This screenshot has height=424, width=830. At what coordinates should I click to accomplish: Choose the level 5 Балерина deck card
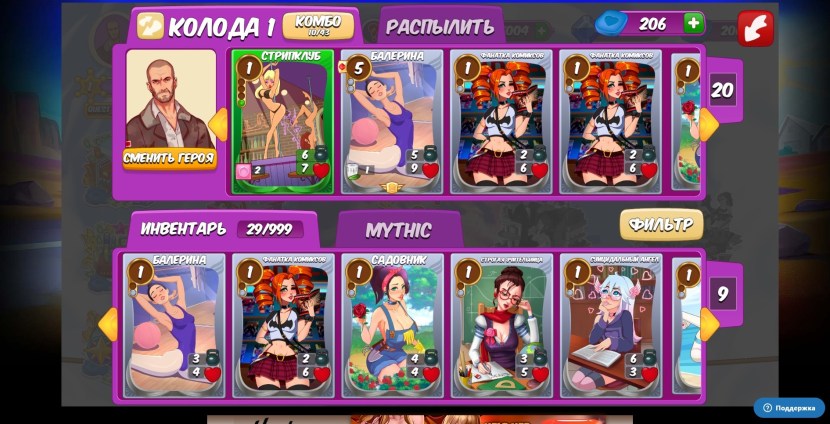392,120
